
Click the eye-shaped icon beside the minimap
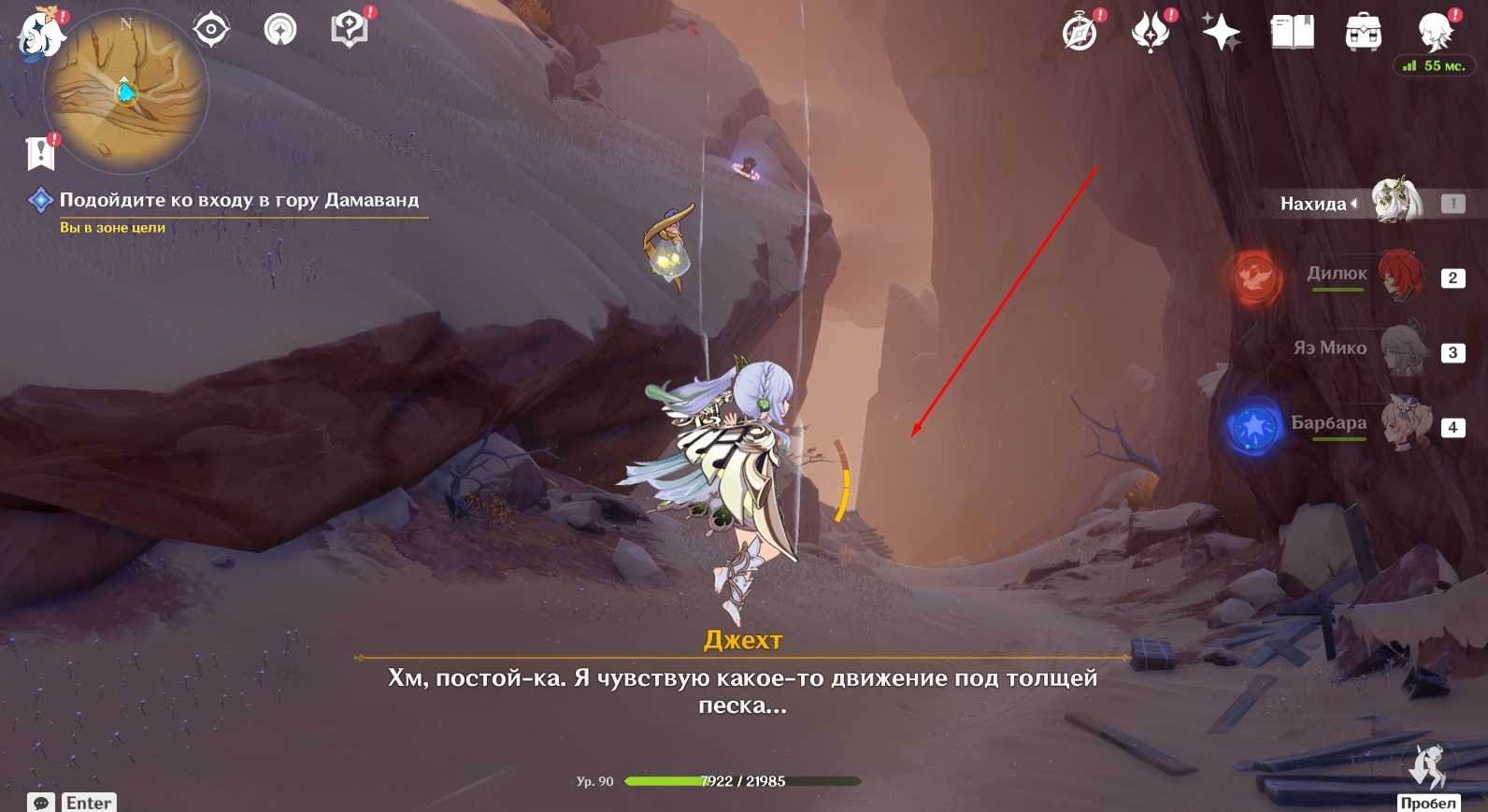coord(211,30)
